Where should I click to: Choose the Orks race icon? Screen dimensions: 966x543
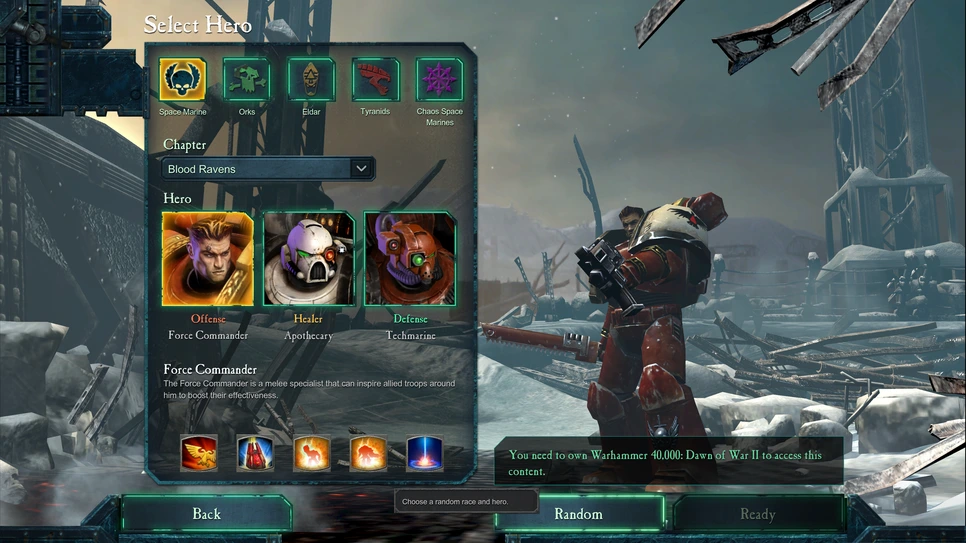click(x=247, y=80)
